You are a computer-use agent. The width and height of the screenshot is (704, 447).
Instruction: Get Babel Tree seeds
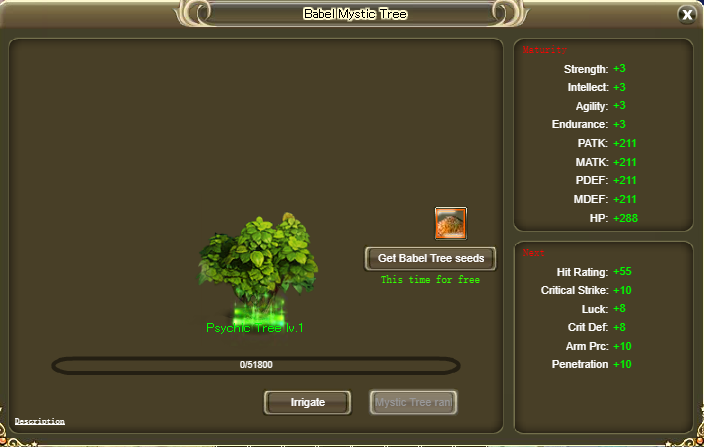[431, 258]
